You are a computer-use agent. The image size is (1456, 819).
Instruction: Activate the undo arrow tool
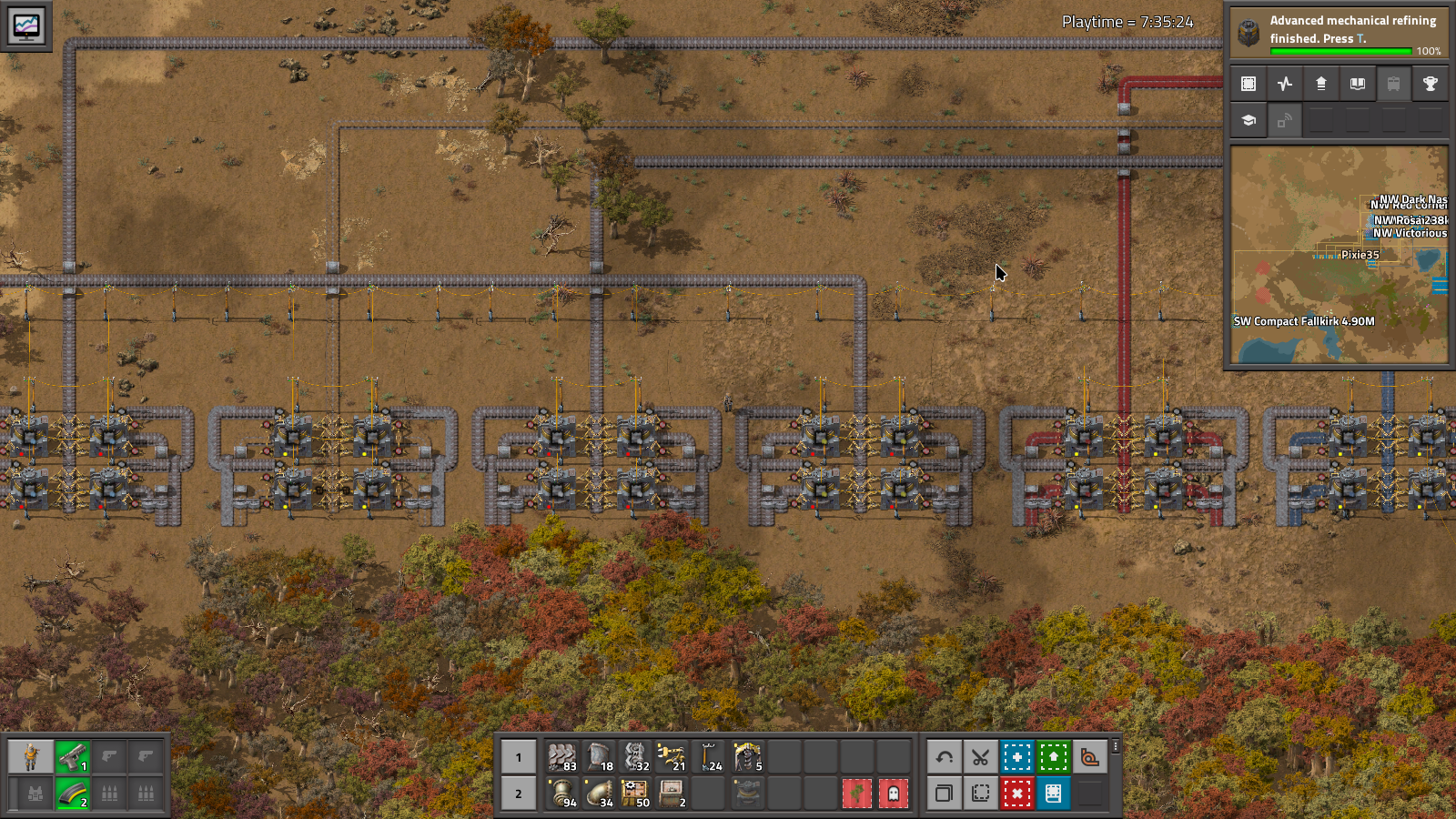945,757
